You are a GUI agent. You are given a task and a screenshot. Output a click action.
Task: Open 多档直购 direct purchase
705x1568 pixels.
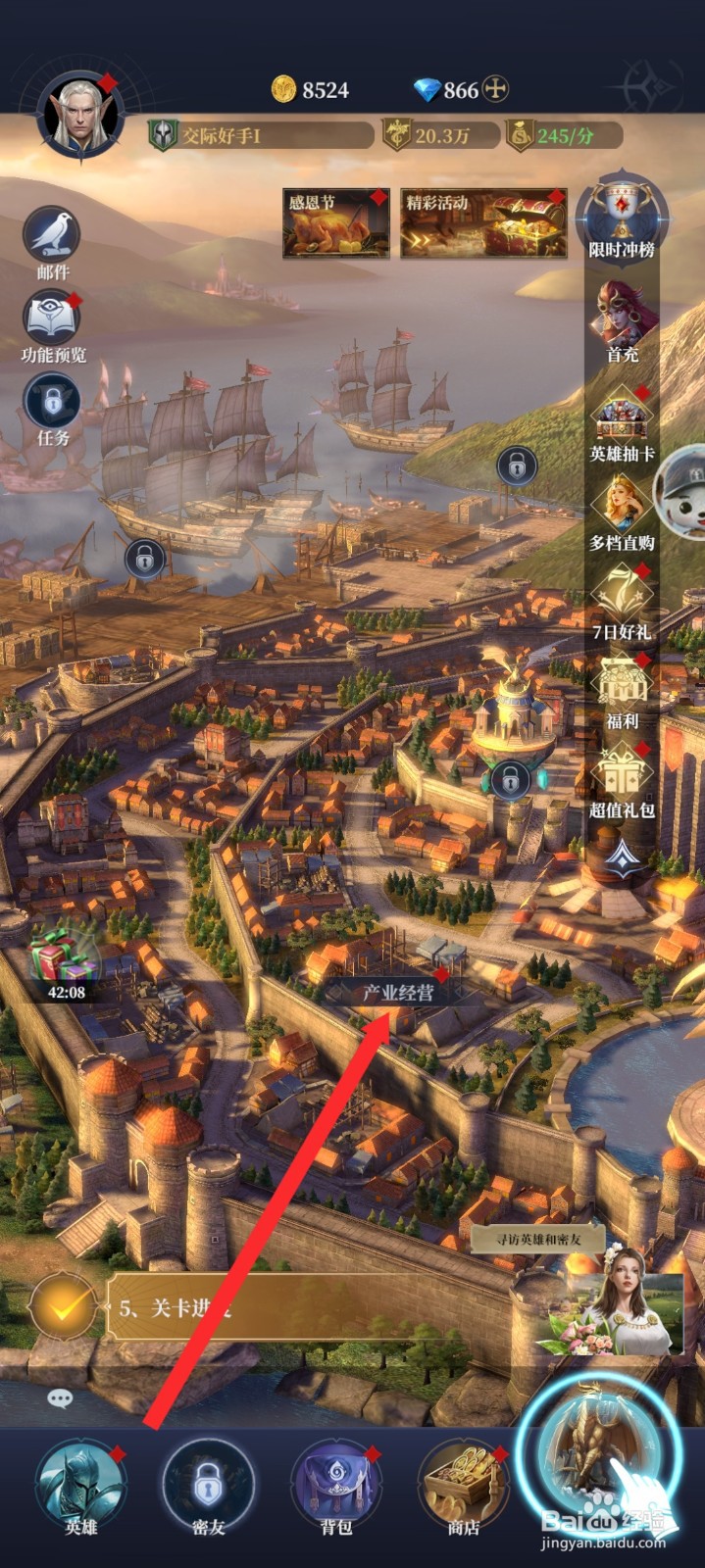coord(622,512)
